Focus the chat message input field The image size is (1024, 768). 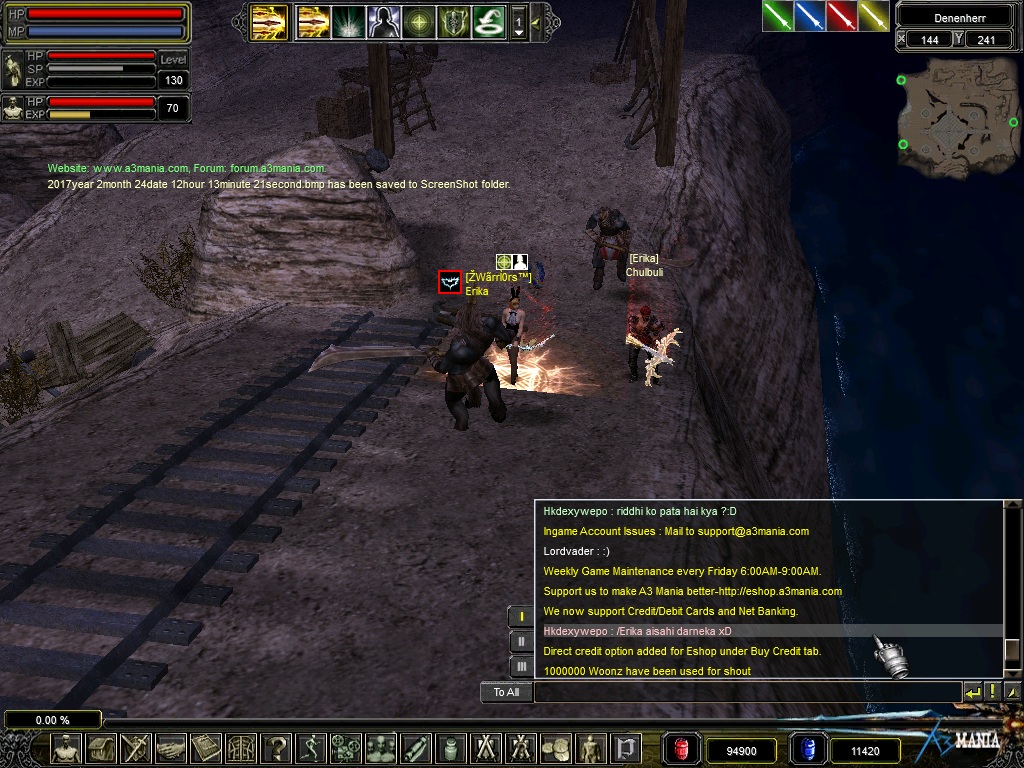click(x=746, y=692)
